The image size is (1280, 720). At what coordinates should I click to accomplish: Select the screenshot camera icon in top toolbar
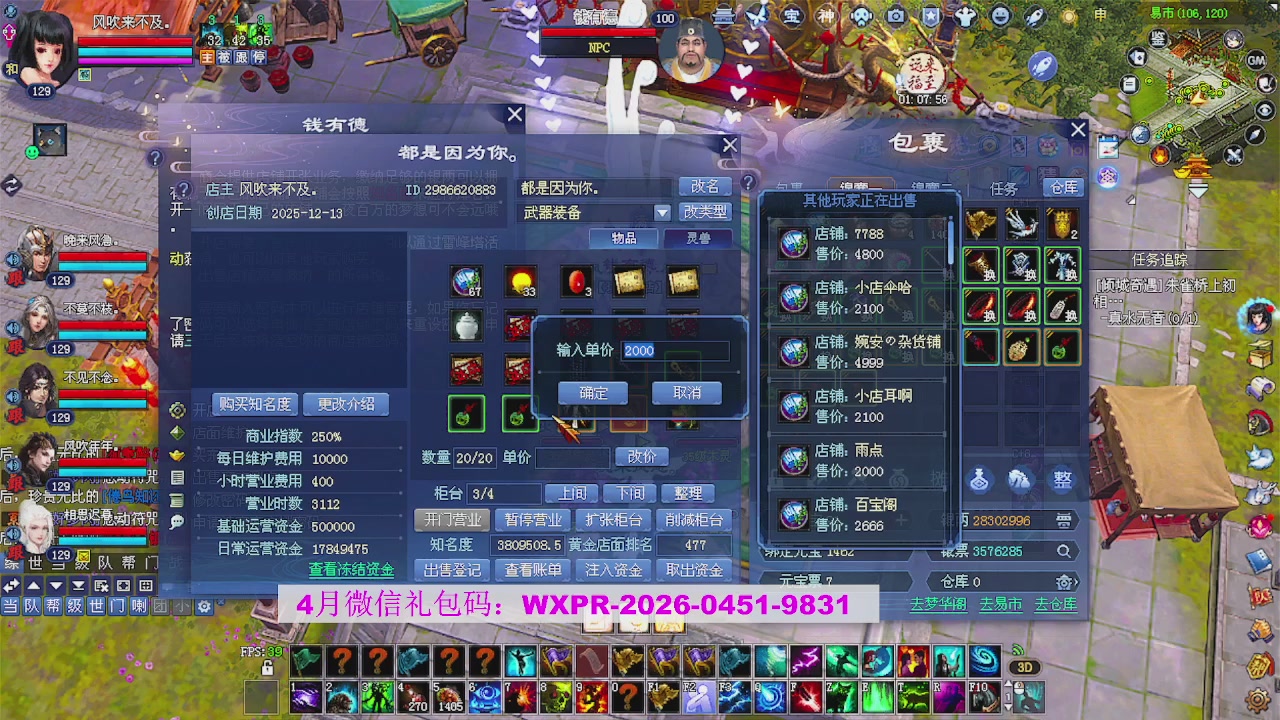897,15
